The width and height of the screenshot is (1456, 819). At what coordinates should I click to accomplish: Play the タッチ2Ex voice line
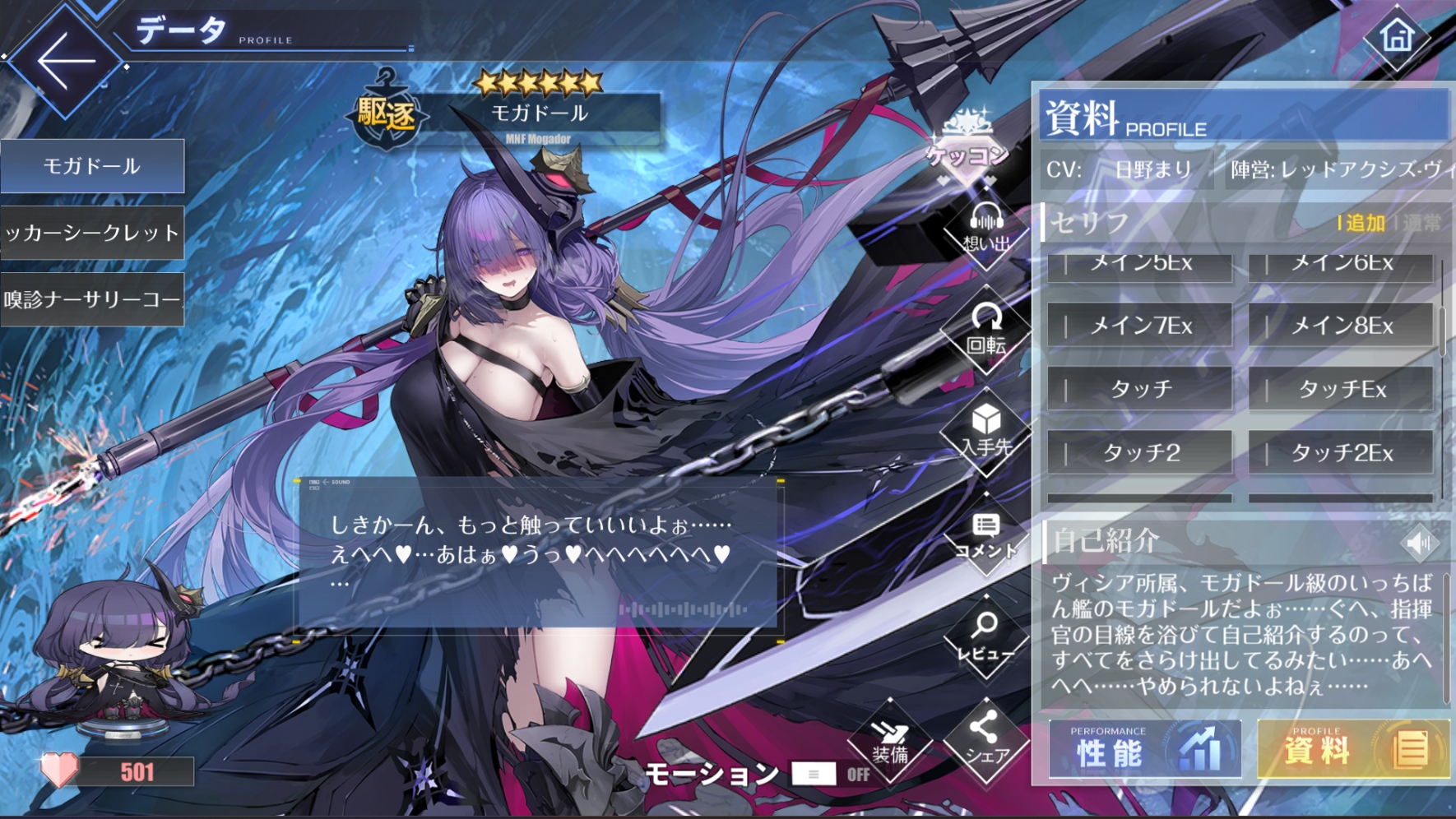(x=1341, y=452)
